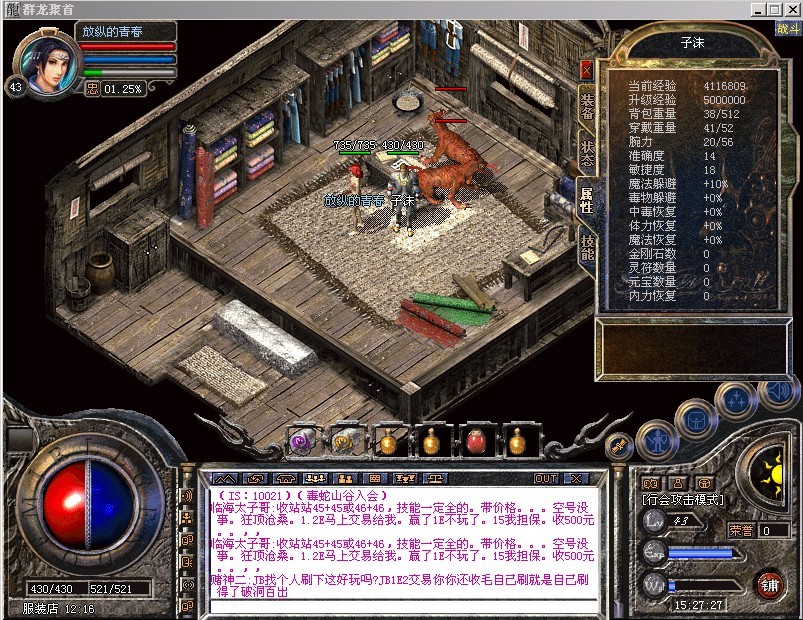The height and width of the screenshot is (620, 803).
Task: Close the character panel with the red X
Action: (x=586, y=69)
